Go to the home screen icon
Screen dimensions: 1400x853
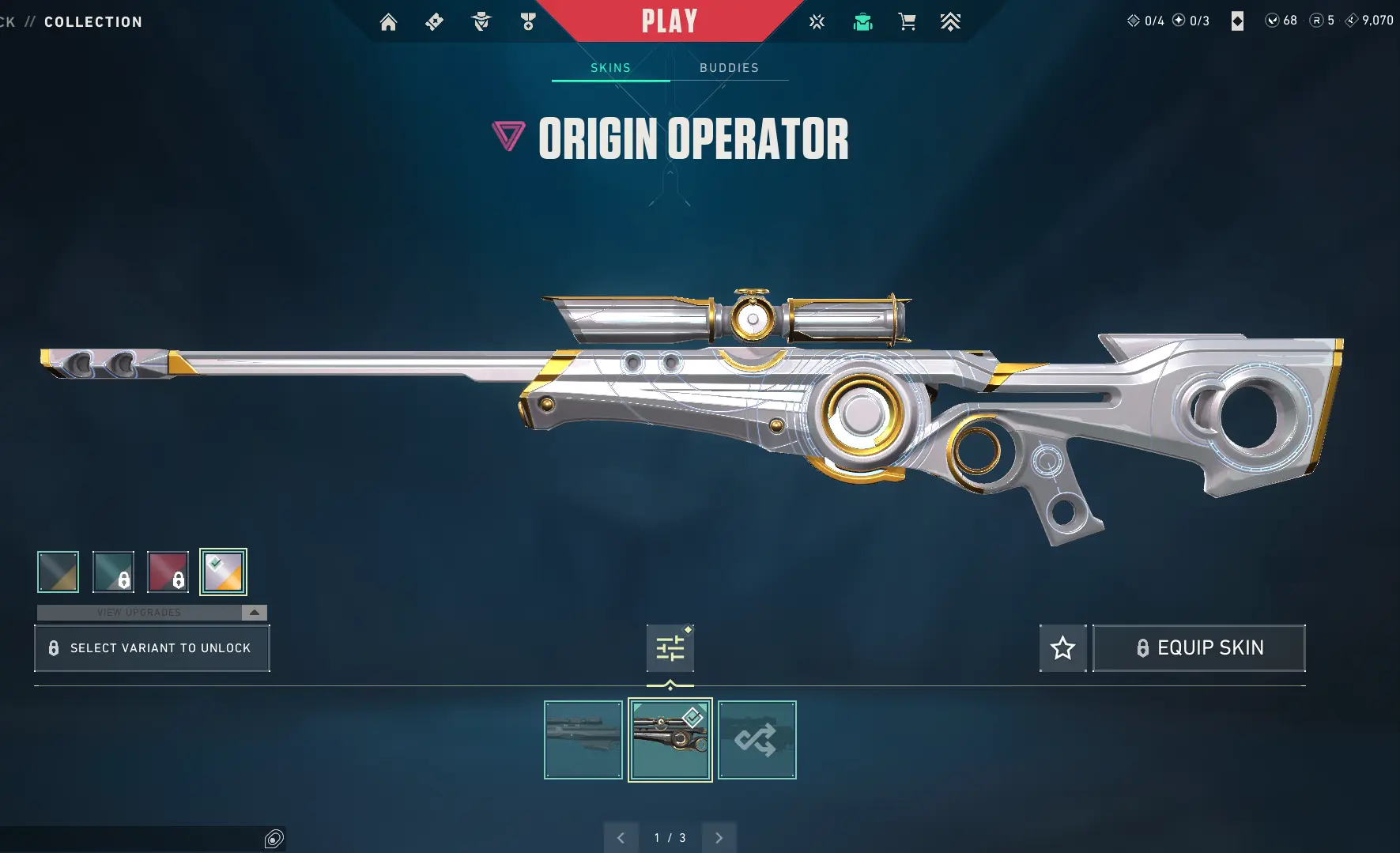[x=388, y=22]
